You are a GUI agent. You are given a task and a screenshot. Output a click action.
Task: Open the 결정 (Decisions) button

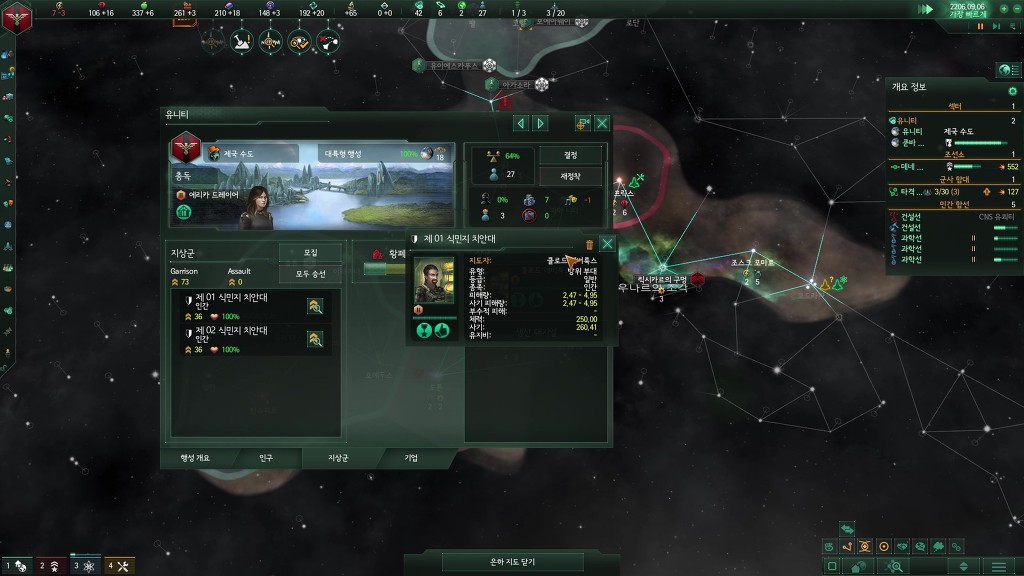tap(571, 155)
